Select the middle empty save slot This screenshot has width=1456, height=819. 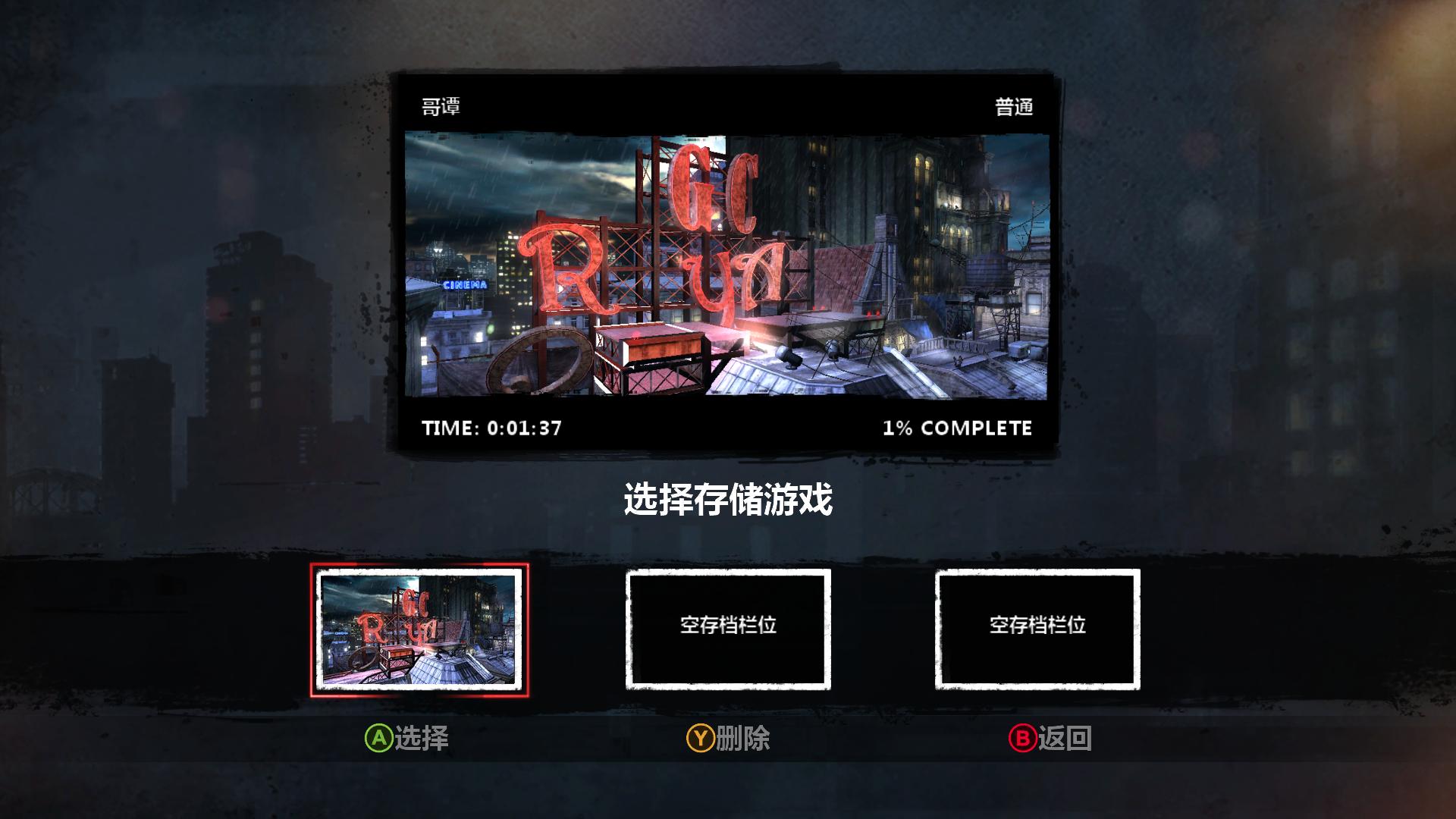tap(728, 629)
